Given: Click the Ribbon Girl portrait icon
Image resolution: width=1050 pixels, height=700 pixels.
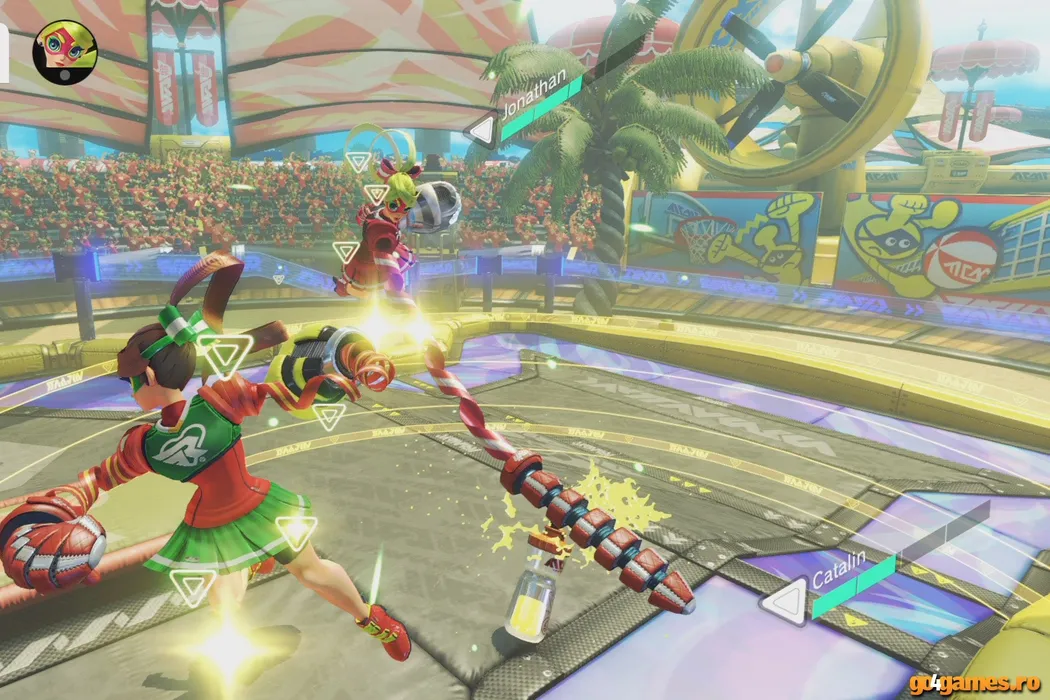Looking at the screenshot, I should point(64,51).
